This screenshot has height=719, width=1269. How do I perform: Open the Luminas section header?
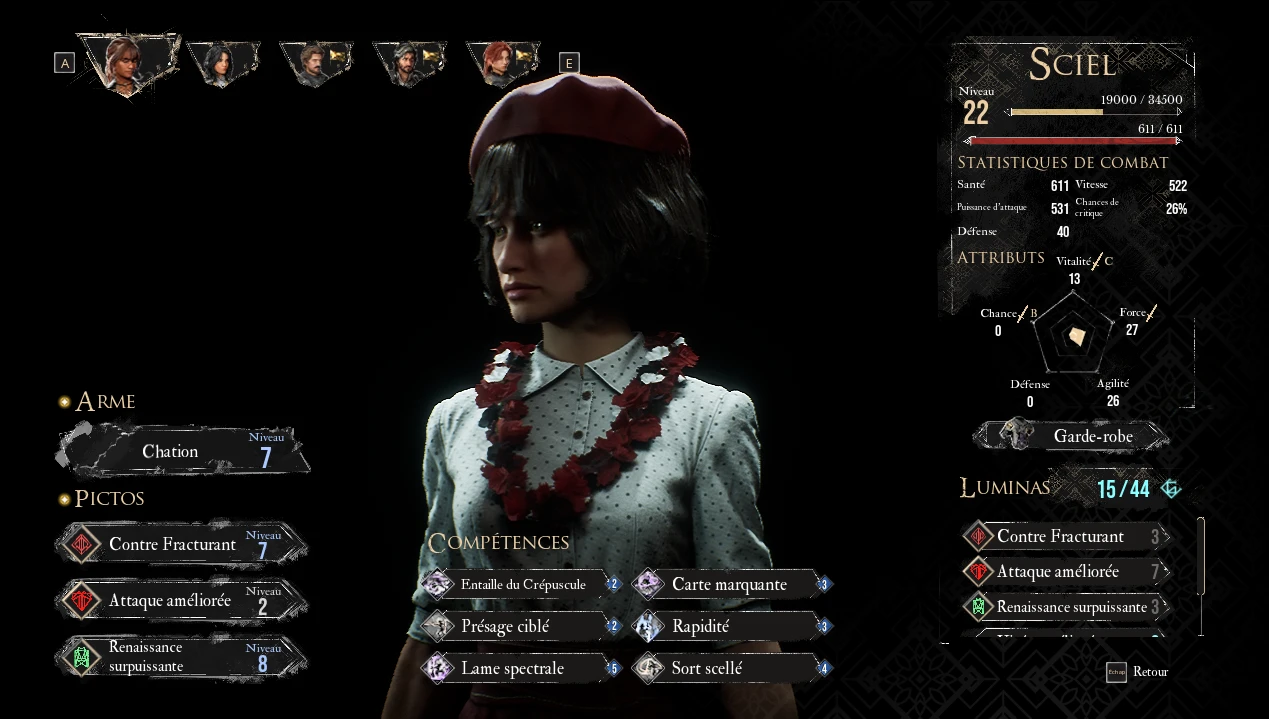click(x=1005, y=488)
